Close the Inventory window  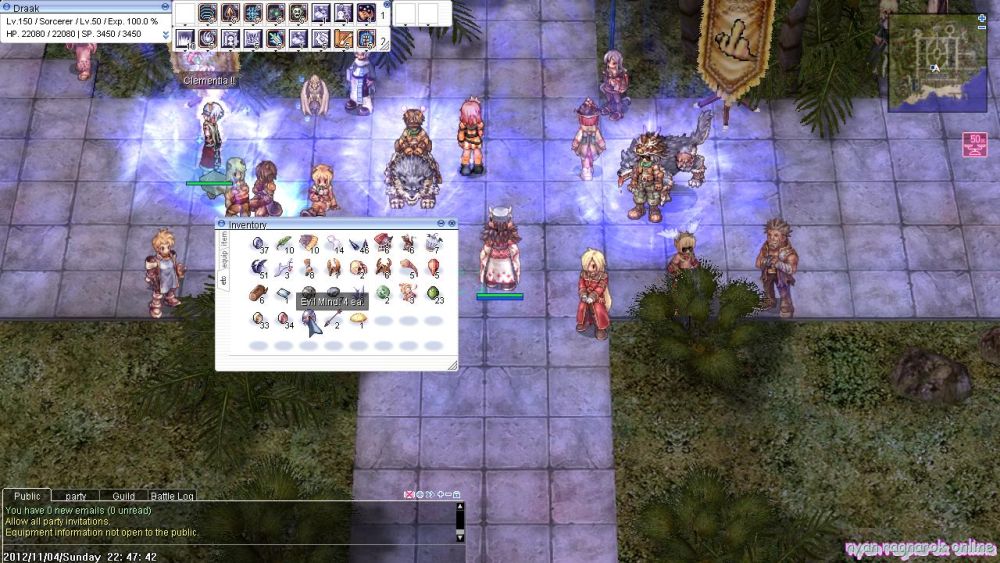[452, 223]
